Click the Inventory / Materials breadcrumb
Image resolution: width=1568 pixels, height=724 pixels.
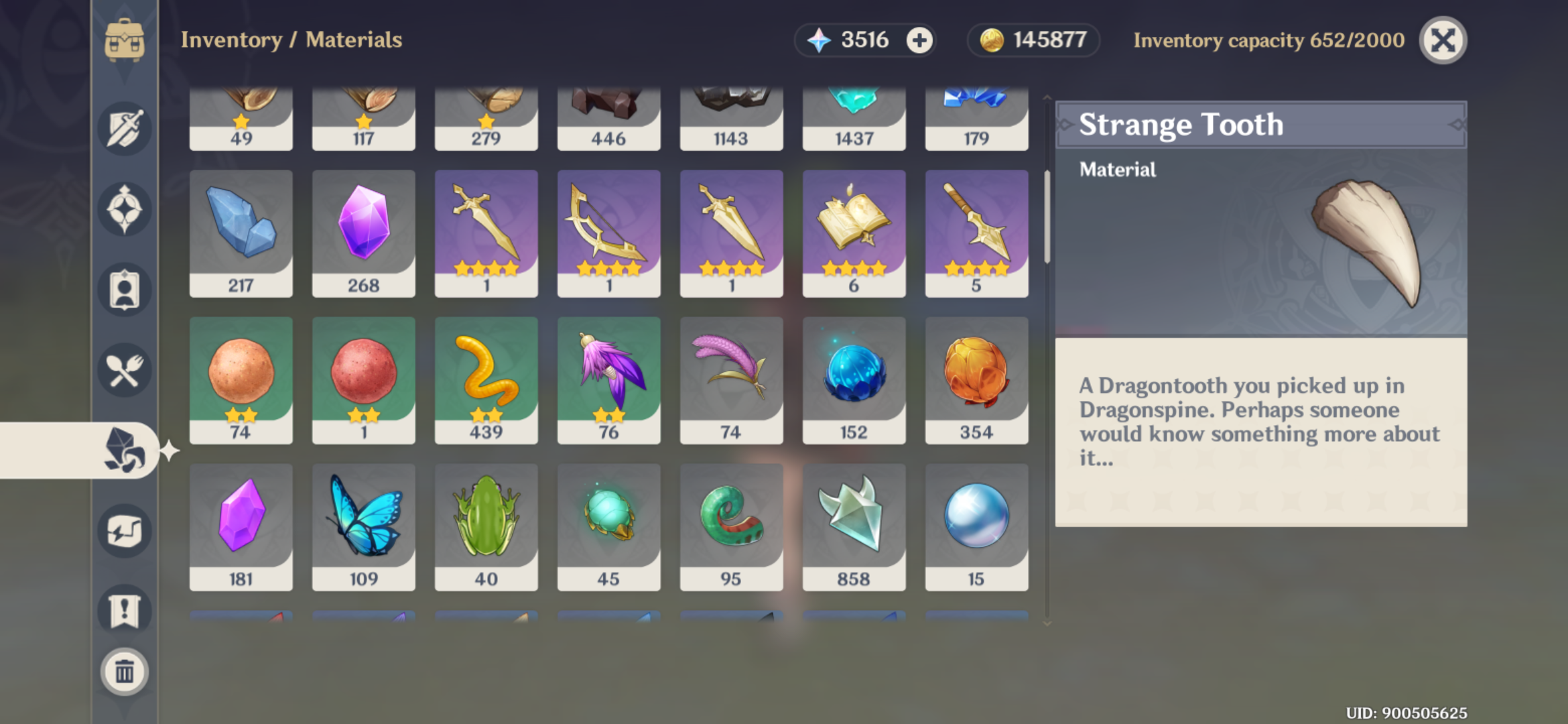[290, 40]
